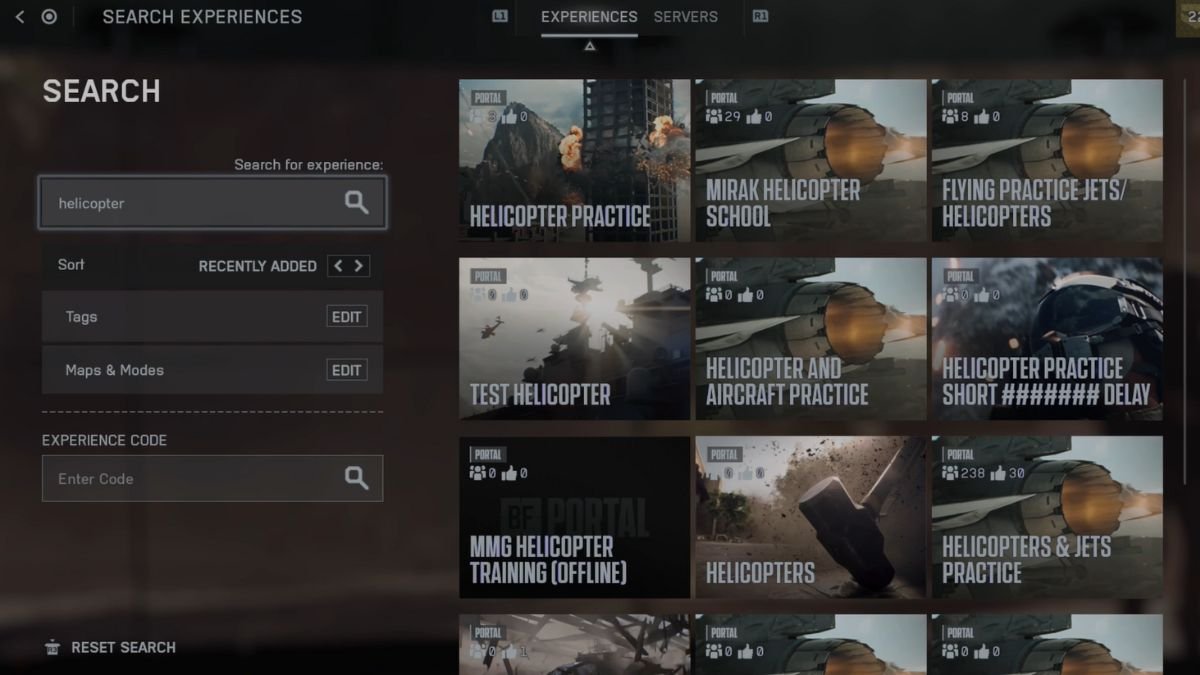Cycle sort order to the next option
1200x675 pixels.
pyautogui.click(x=359, y=266)
